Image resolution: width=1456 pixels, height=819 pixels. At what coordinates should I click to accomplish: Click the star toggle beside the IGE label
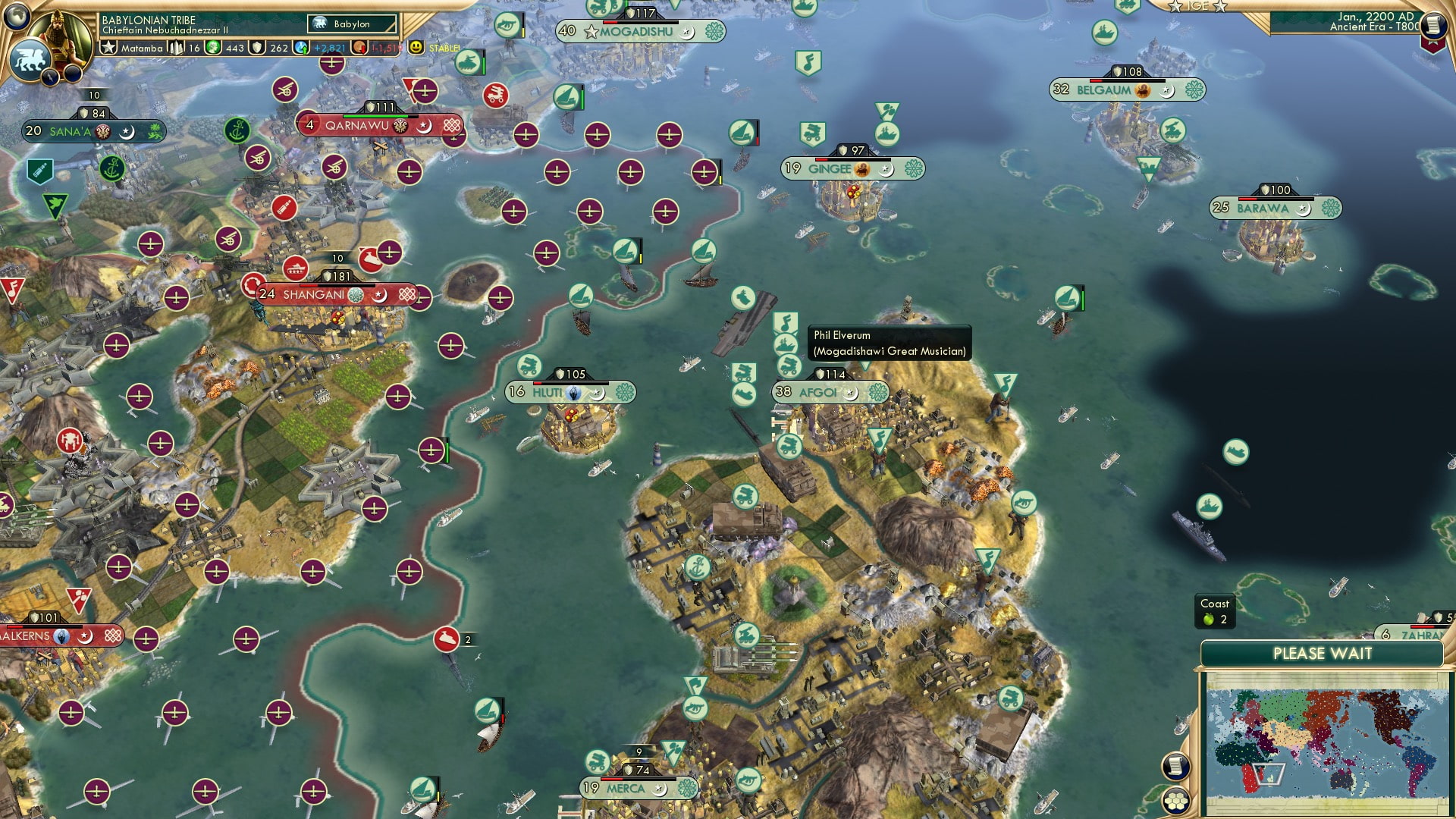[1173, 6]
